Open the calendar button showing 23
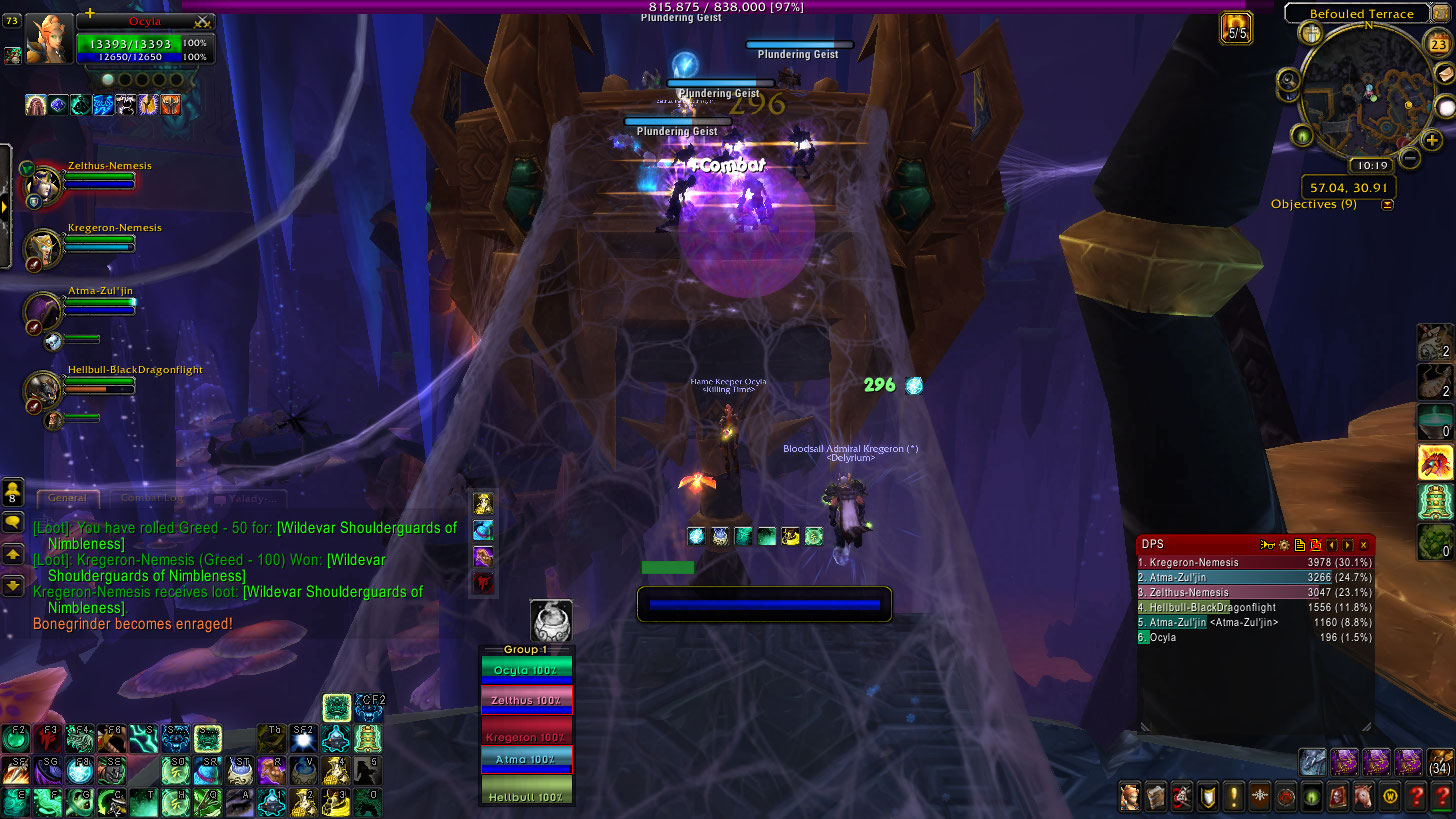Image resolution: width=1456 pixels, height=819 pixels. point(1439,44)
